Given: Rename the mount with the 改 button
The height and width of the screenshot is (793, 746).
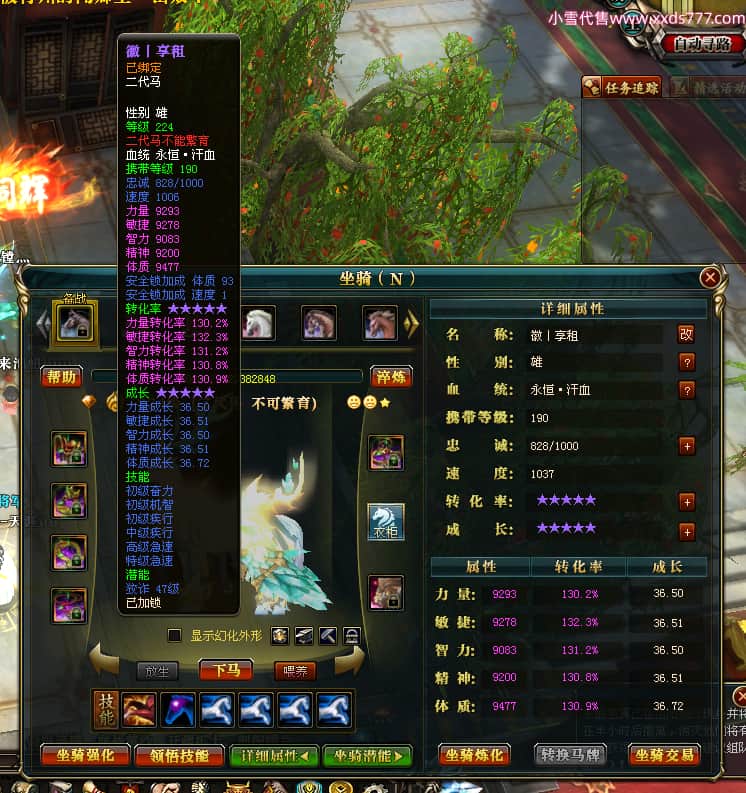Looking at the screenshot, I should pos(687,335).
